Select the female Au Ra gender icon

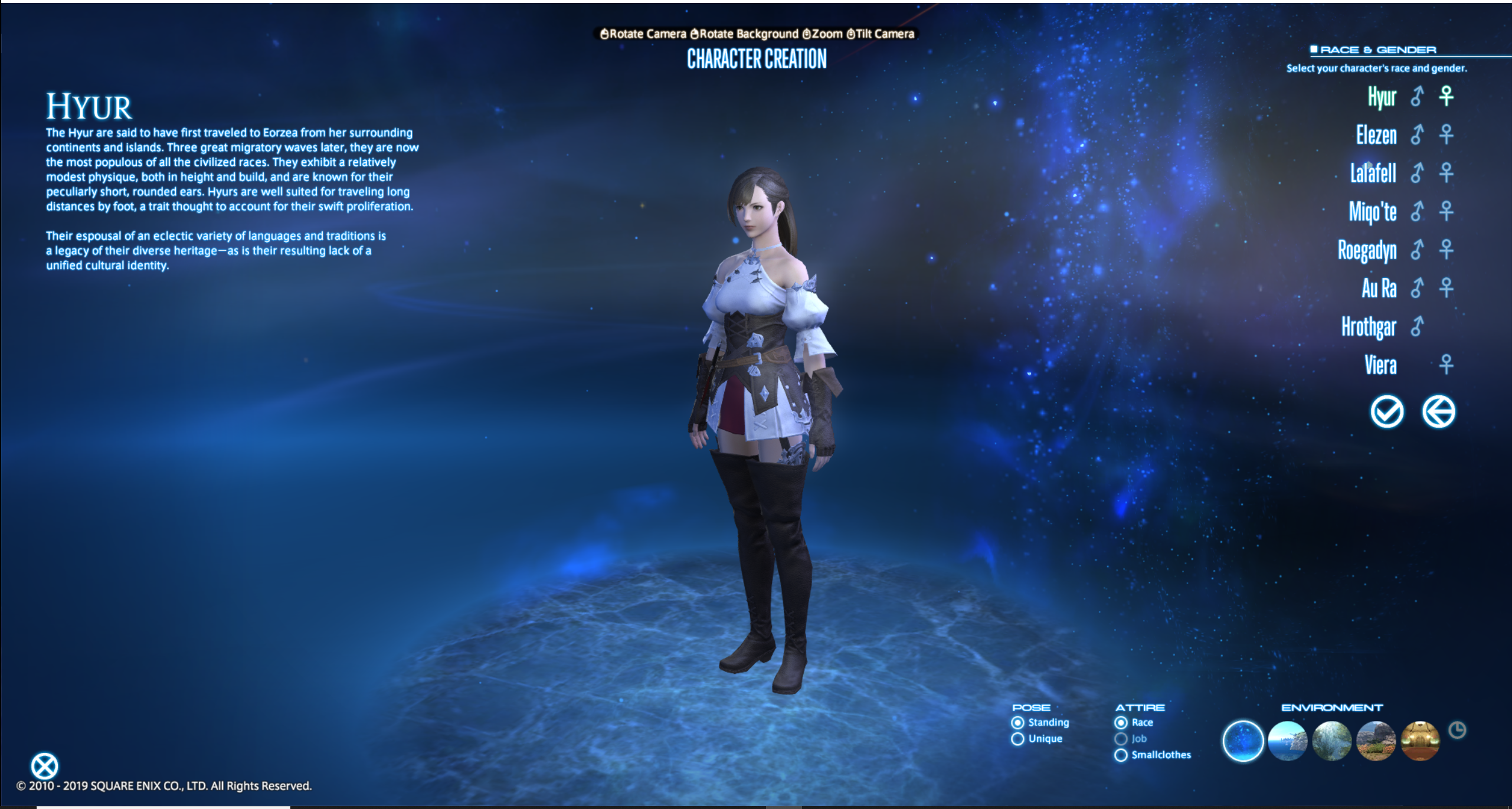1446,288
